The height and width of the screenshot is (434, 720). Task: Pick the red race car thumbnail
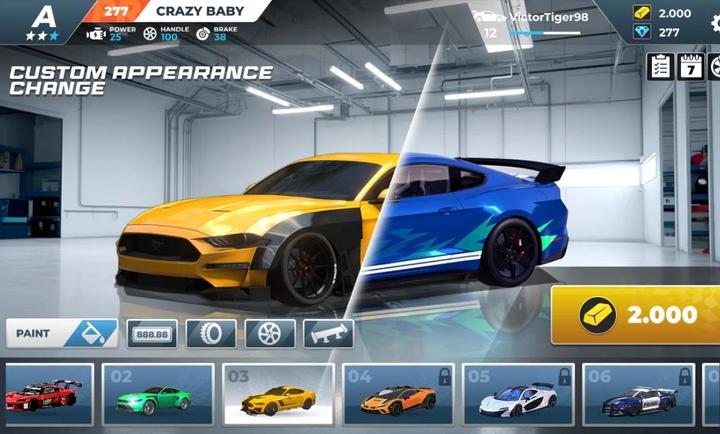point(48,395)
